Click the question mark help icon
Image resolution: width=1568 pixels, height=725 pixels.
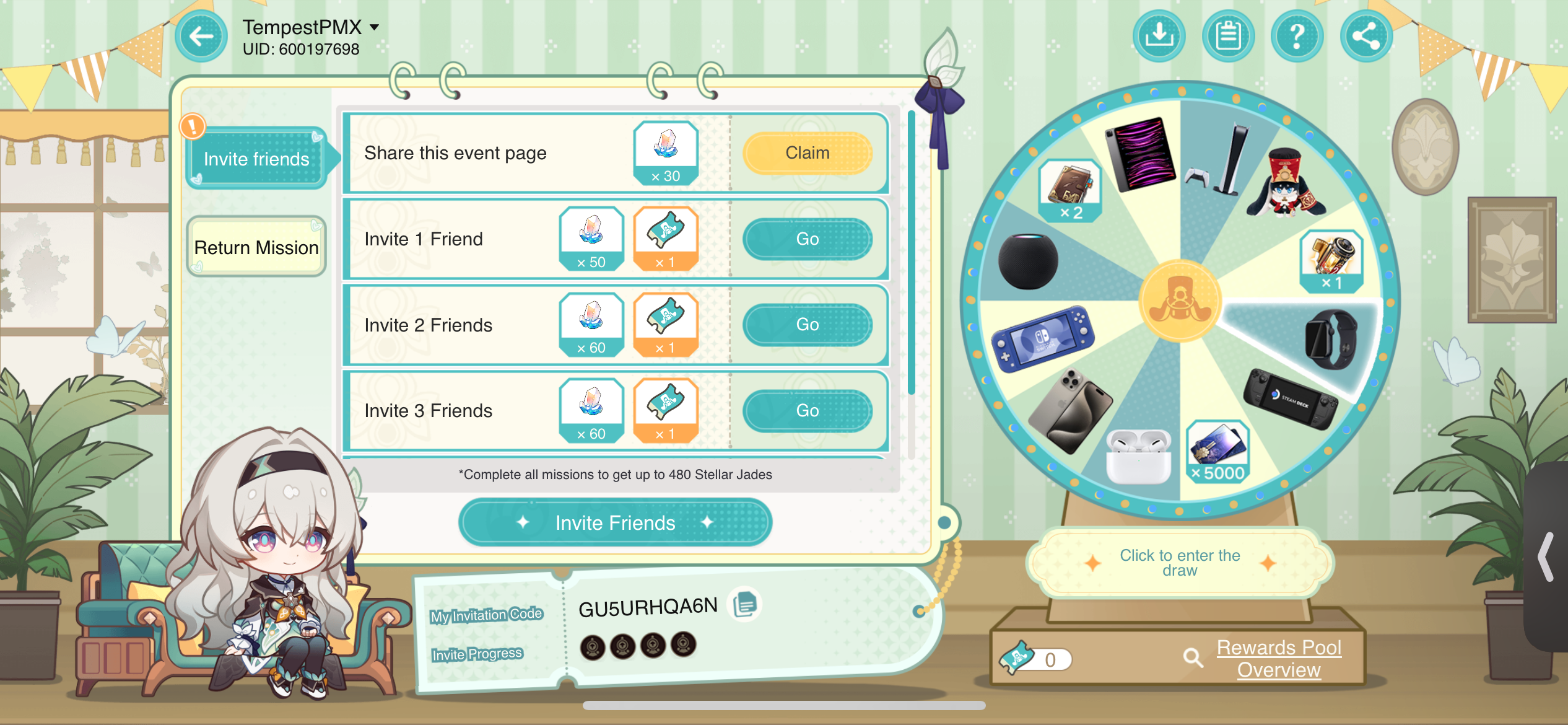pyautogui.click(x=1297, y=36)
